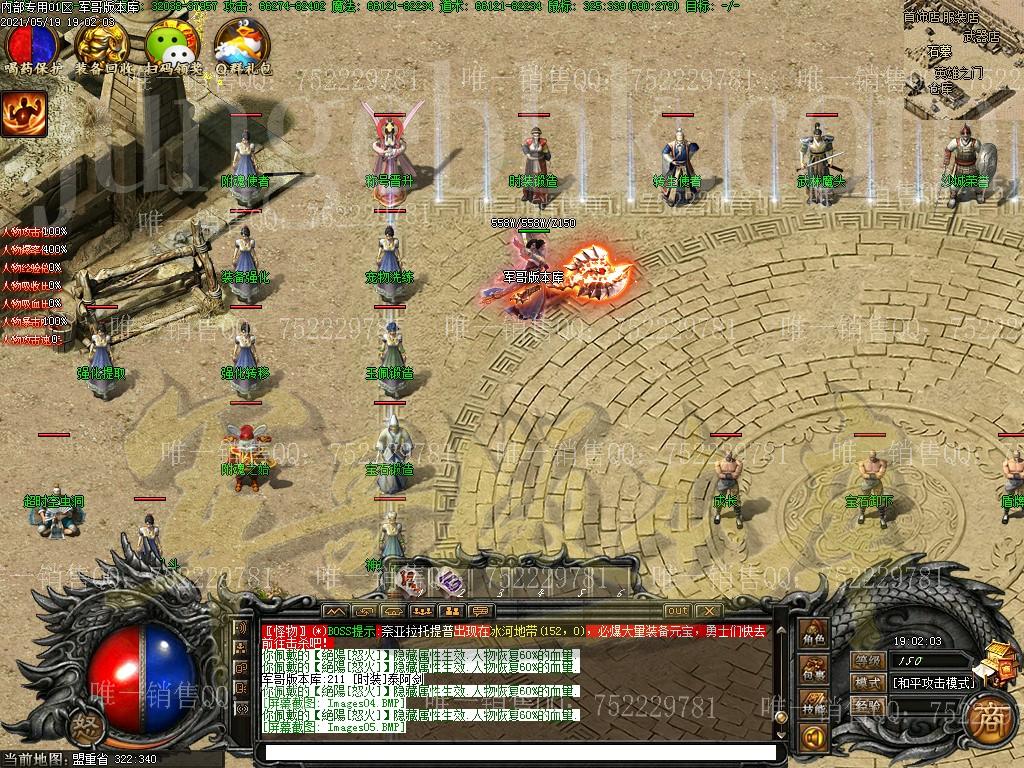Open the 装备回收 equipment recycle icon

tap(102, 46)
